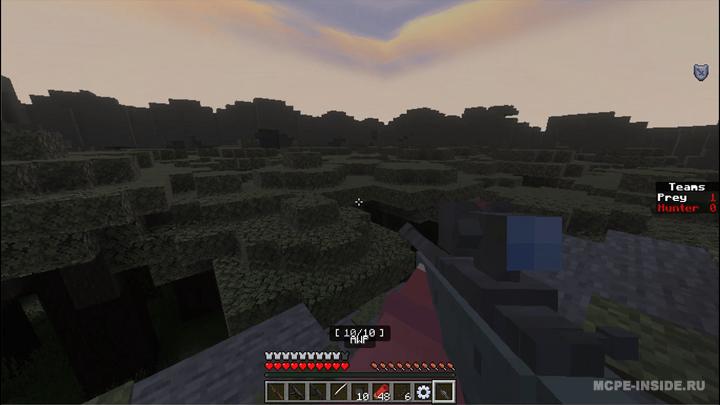
Task: Select the wooden-stock rifle hotbar slot
Action: pos(275,392)
